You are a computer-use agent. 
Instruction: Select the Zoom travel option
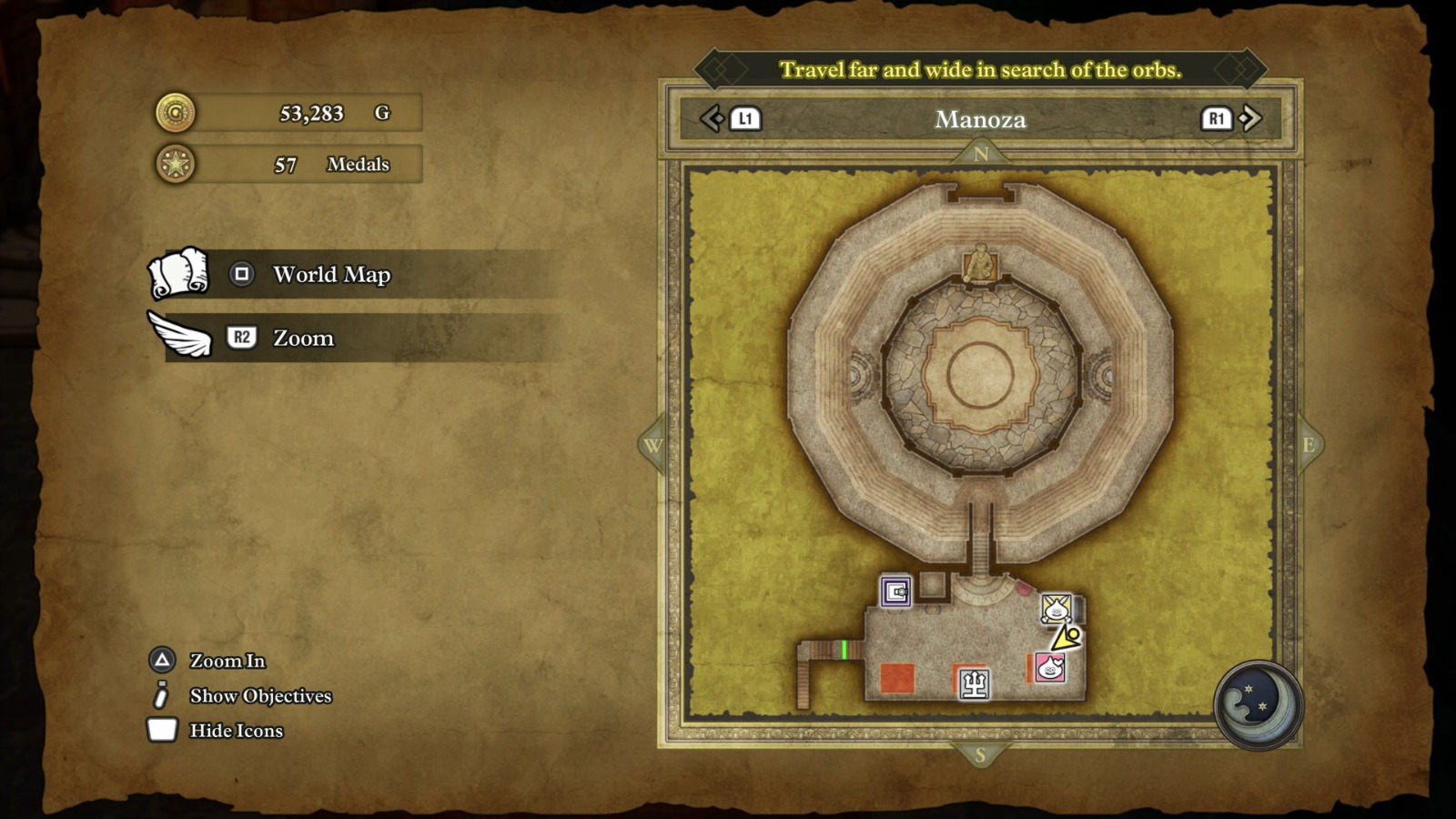(303, 338)
